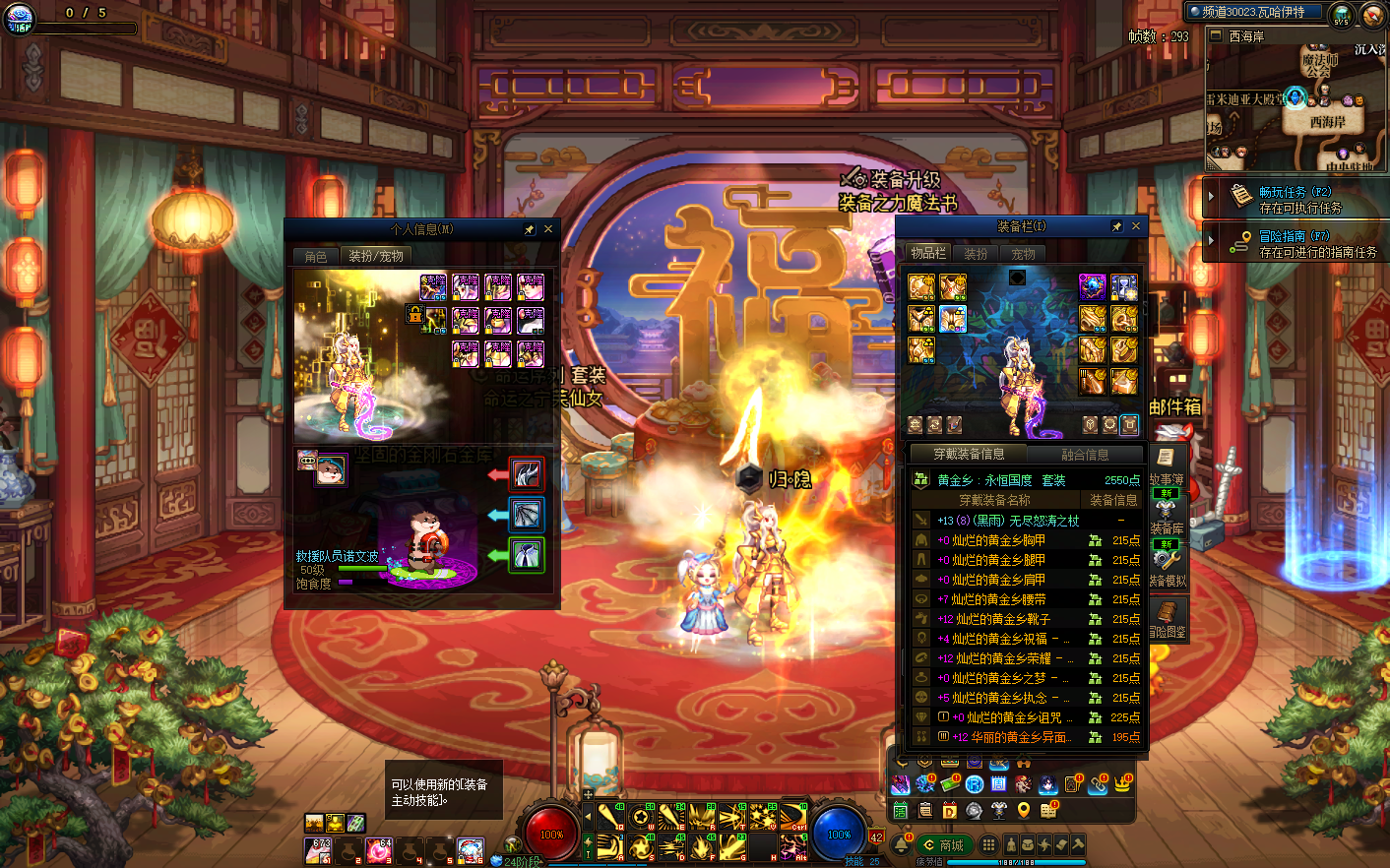Click the 西海岸 minimap
Screen dimensions: 1390x868
click(x=1295, y=108)
